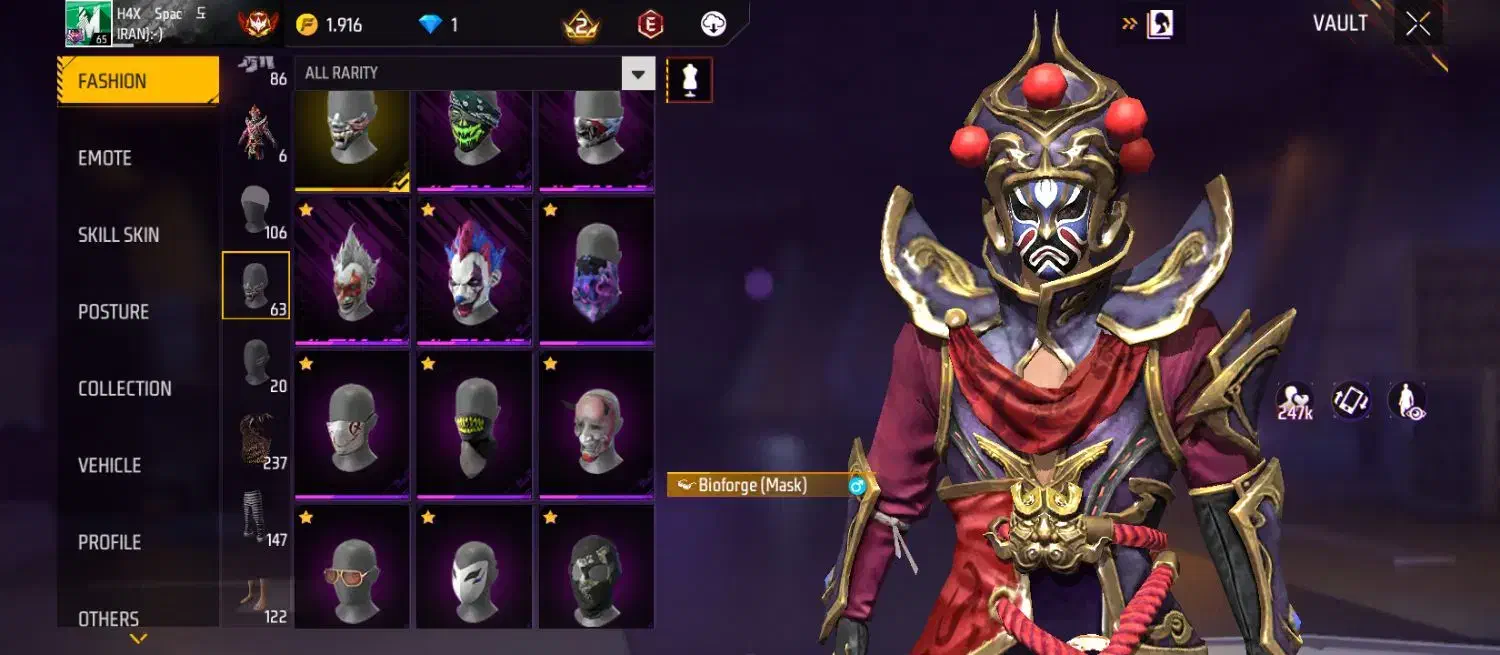Choose the green skull bandana mask
Viewport: 1500px width, 655px height.
point(474,137)
